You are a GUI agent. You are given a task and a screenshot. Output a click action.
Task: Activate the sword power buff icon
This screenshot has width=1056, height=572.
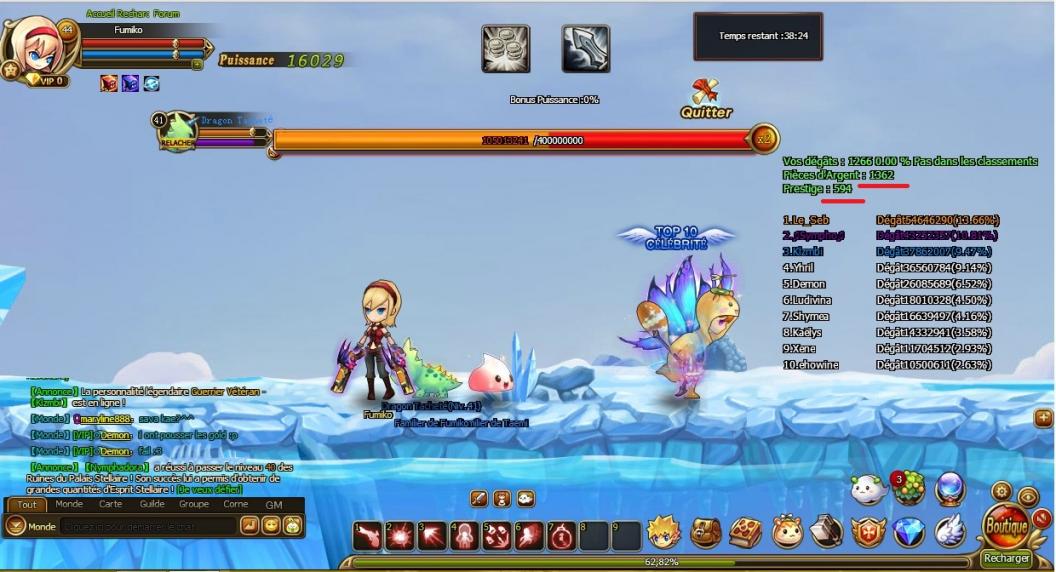pyautogui.click(x=586, y=48)
